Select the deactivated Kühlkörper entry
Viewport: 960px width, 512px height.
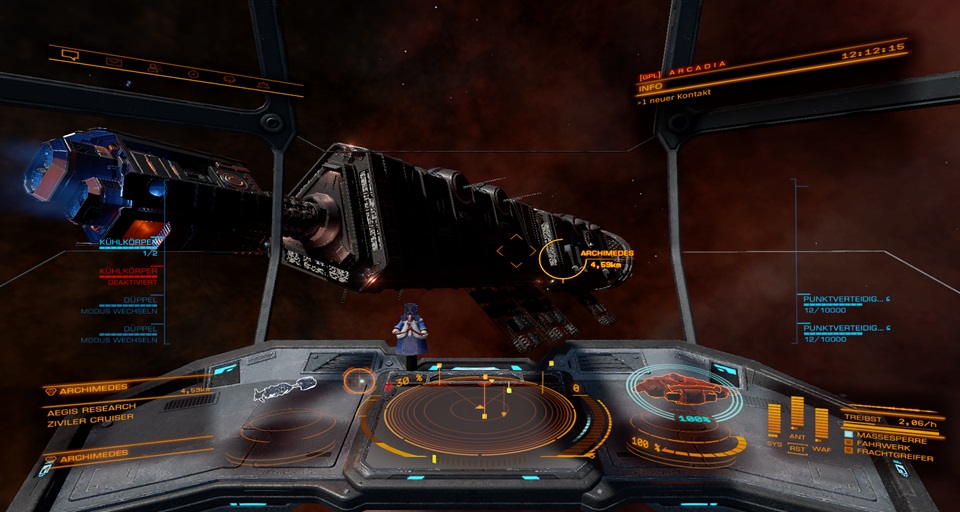click(x=128, y=275)
